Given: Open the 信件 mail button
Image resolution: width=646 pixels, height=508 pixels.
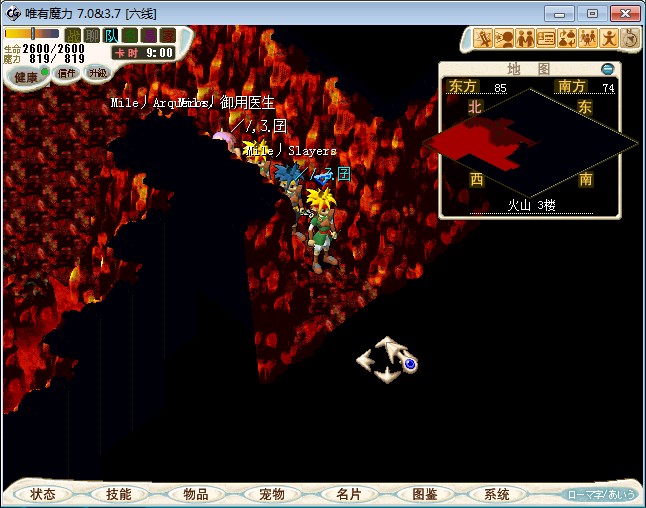Looking at the screenshot, I should coord(67,73).
